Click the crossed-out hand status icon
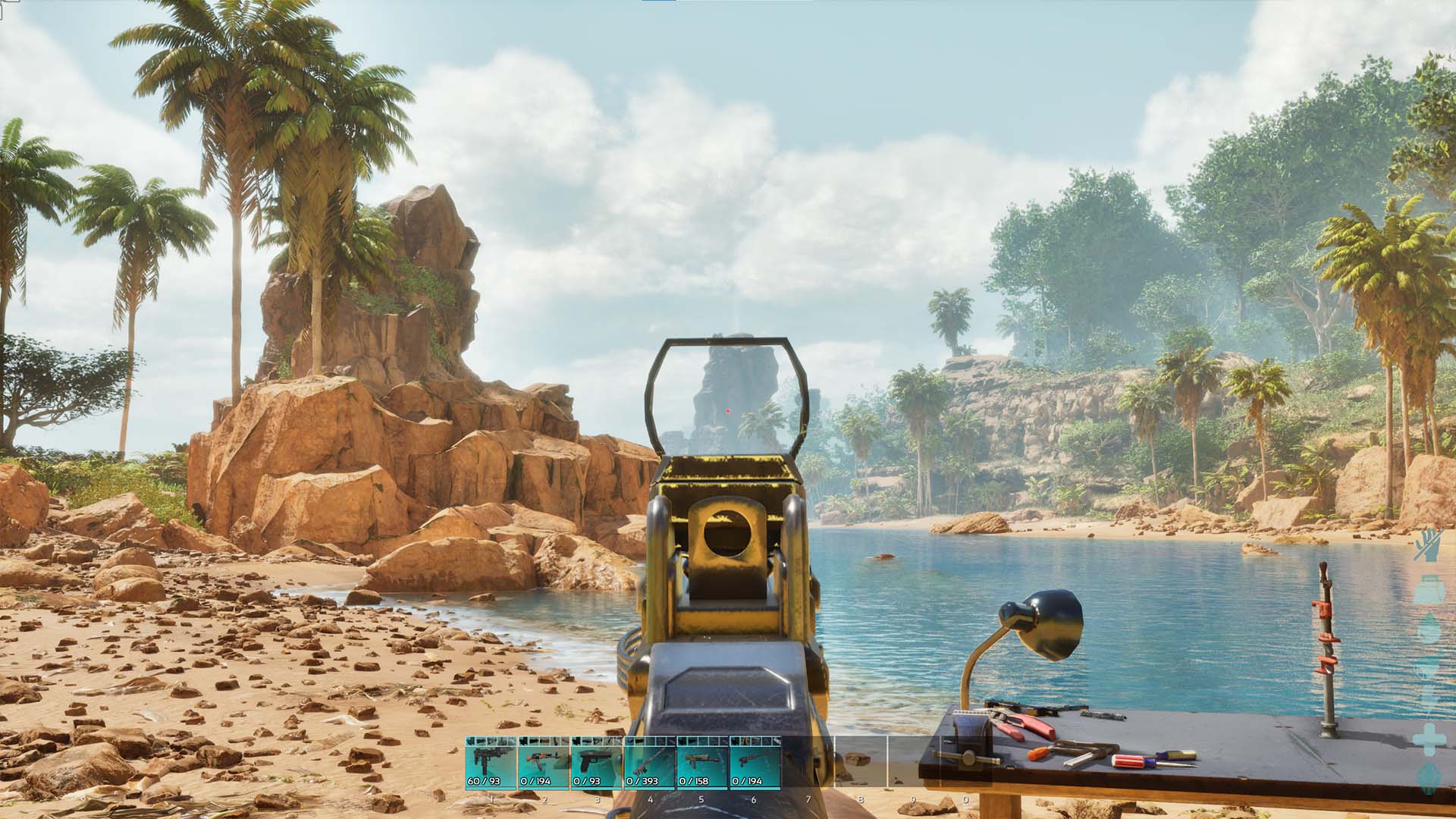The image size is (1456, 819). click(1427, 545)
